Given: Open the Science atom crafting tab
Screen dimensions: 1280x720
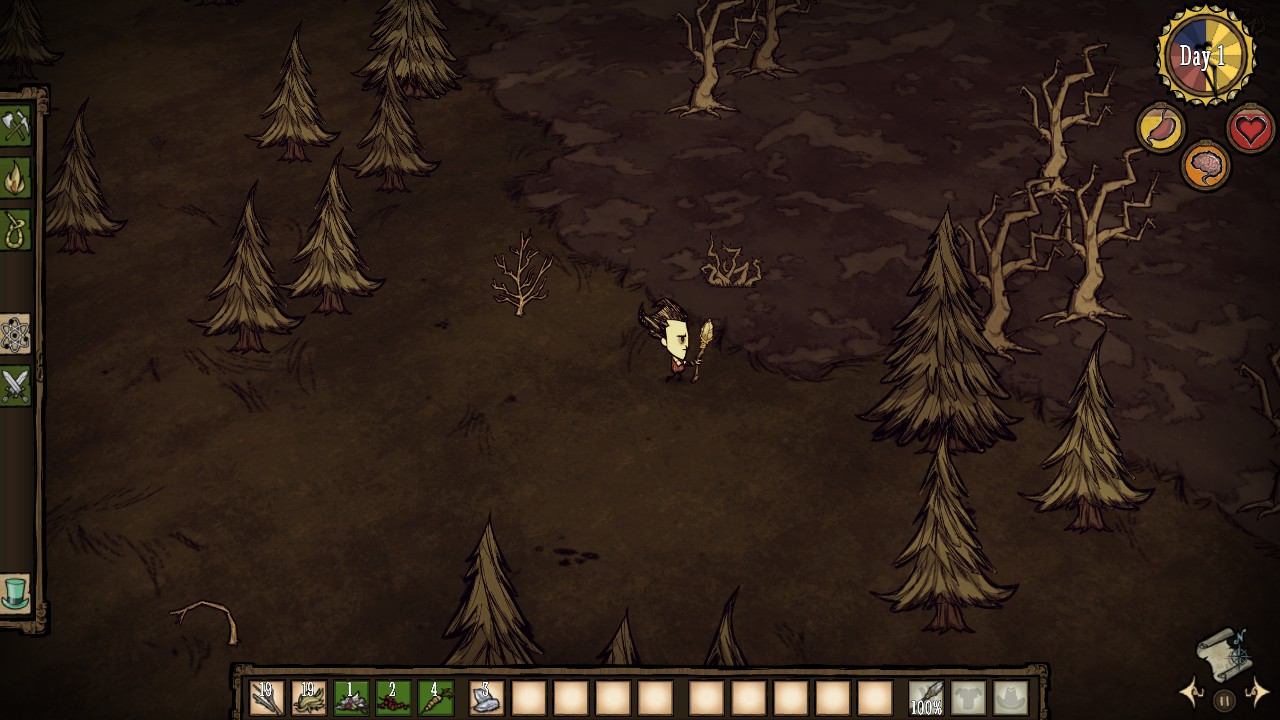Looking at the screenshot, I should [x=15, y=335].
